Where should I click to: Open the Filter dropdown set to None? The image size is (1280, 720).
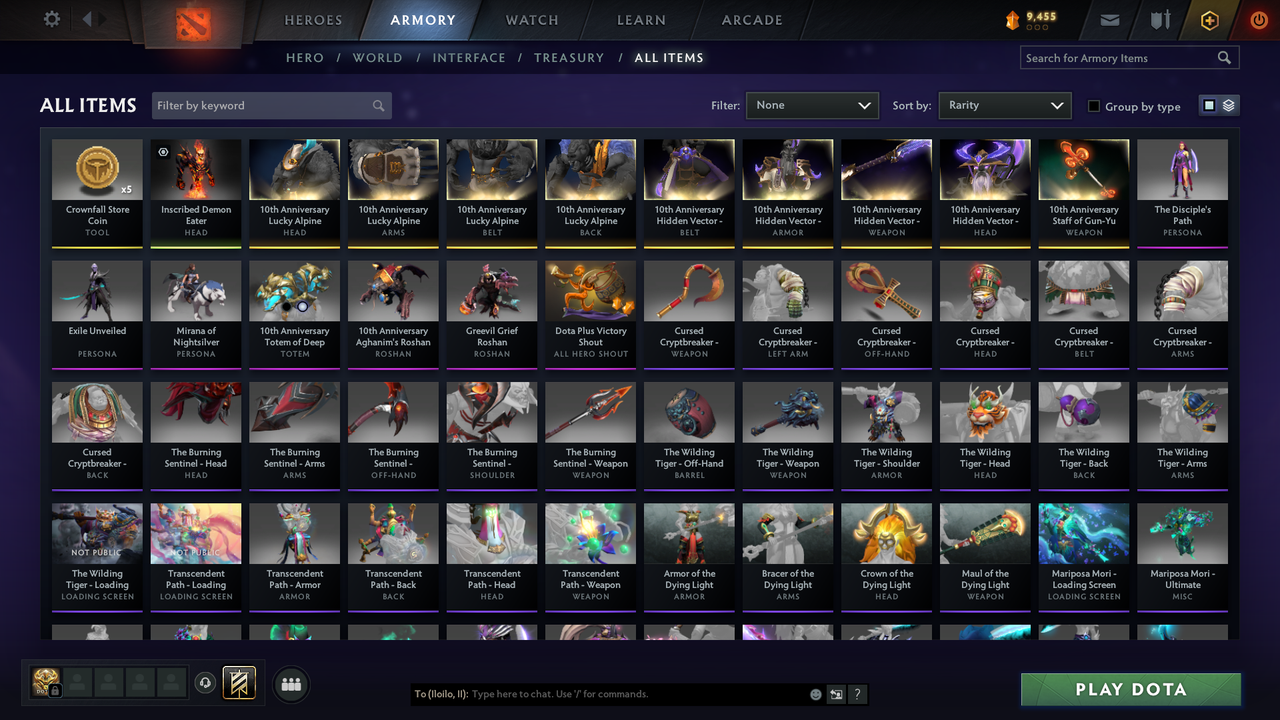coord(811,105)
